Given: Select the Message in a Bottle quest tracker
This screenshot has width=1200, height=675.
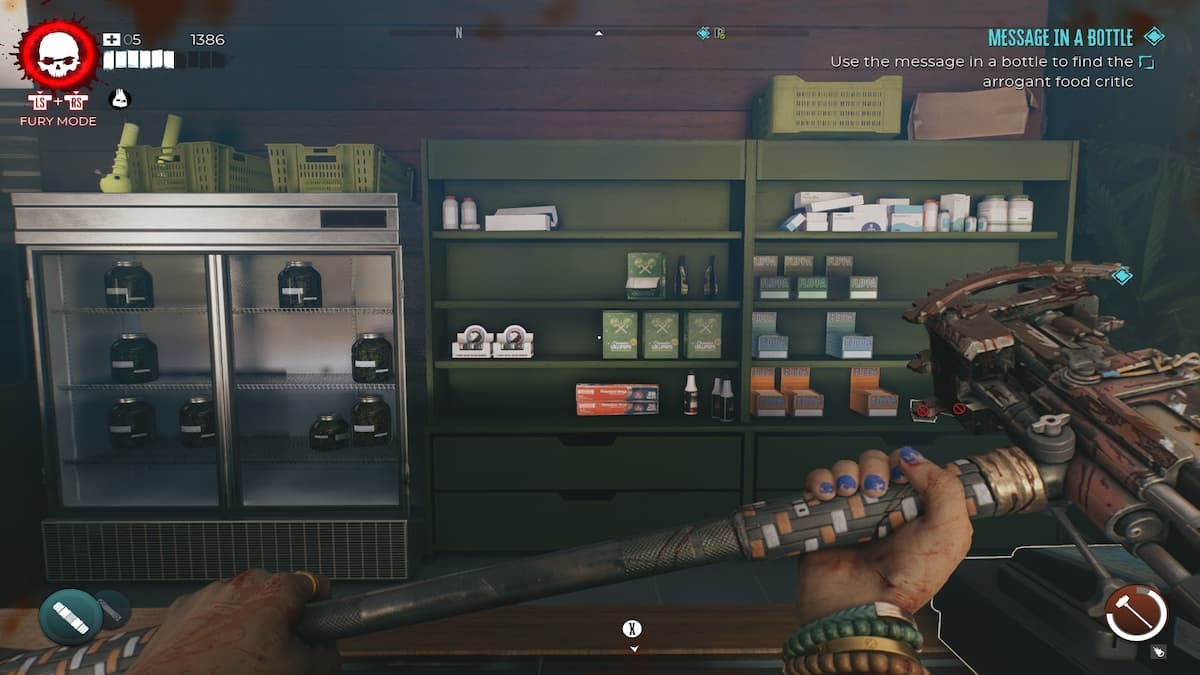Looking at the screenshot, I should click(x=1060, y=38).
